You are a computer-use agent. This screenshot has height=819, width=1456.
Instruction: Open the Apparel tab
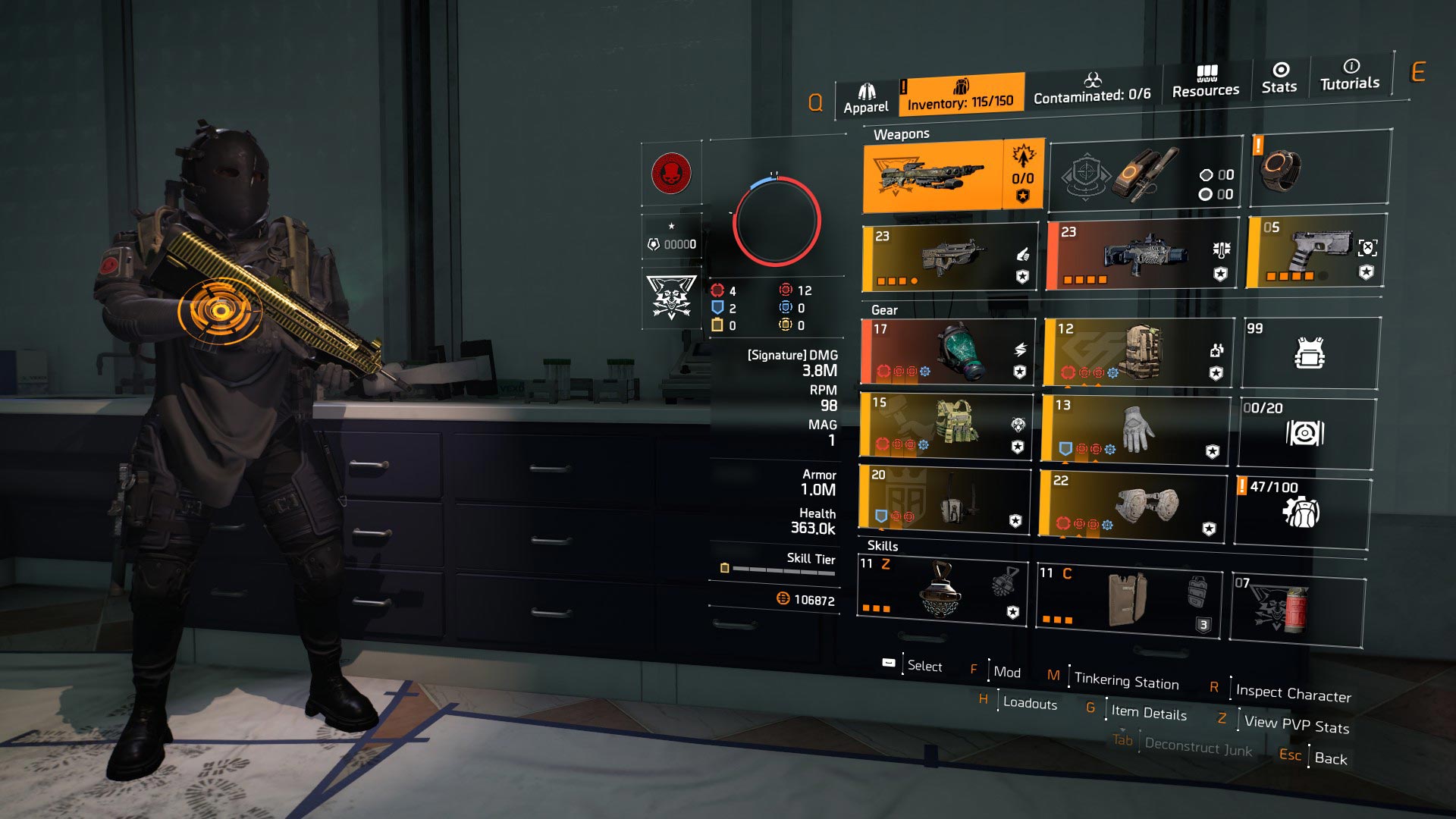pyautogui.click(x=866, y=99)
